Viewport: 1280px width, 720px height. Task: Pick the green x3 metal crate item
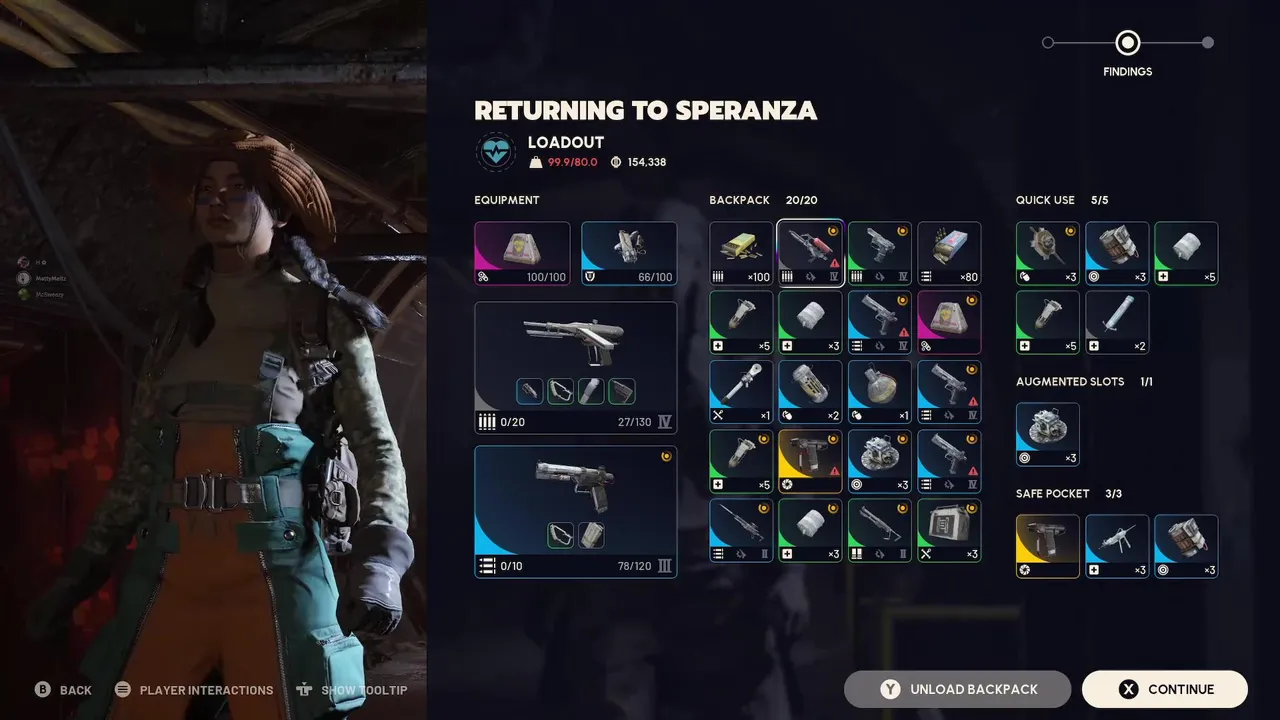click(949, 531)
